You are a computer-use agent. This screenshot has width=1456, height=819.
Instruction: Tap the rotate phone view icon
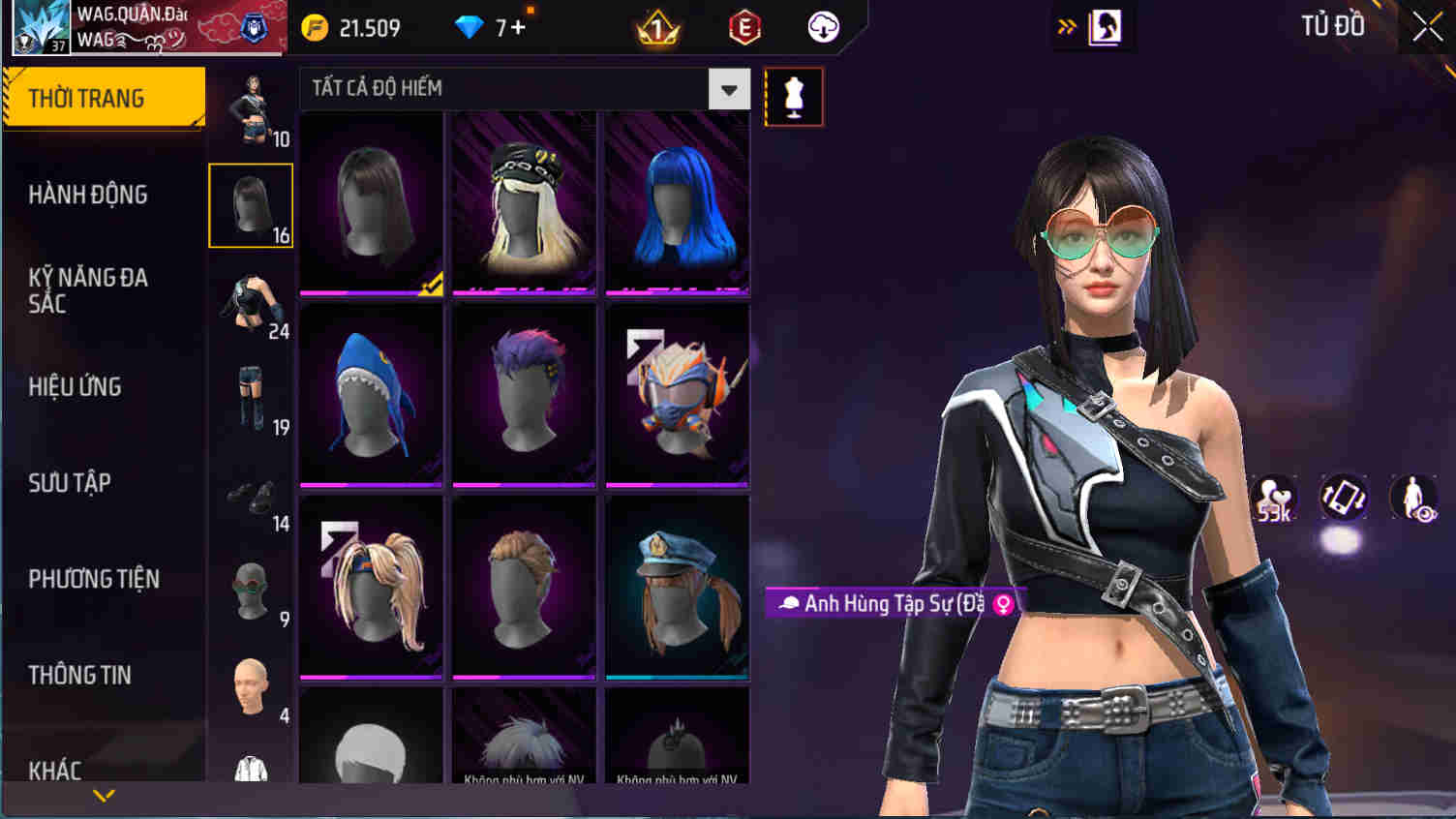tap(1344, 498)
